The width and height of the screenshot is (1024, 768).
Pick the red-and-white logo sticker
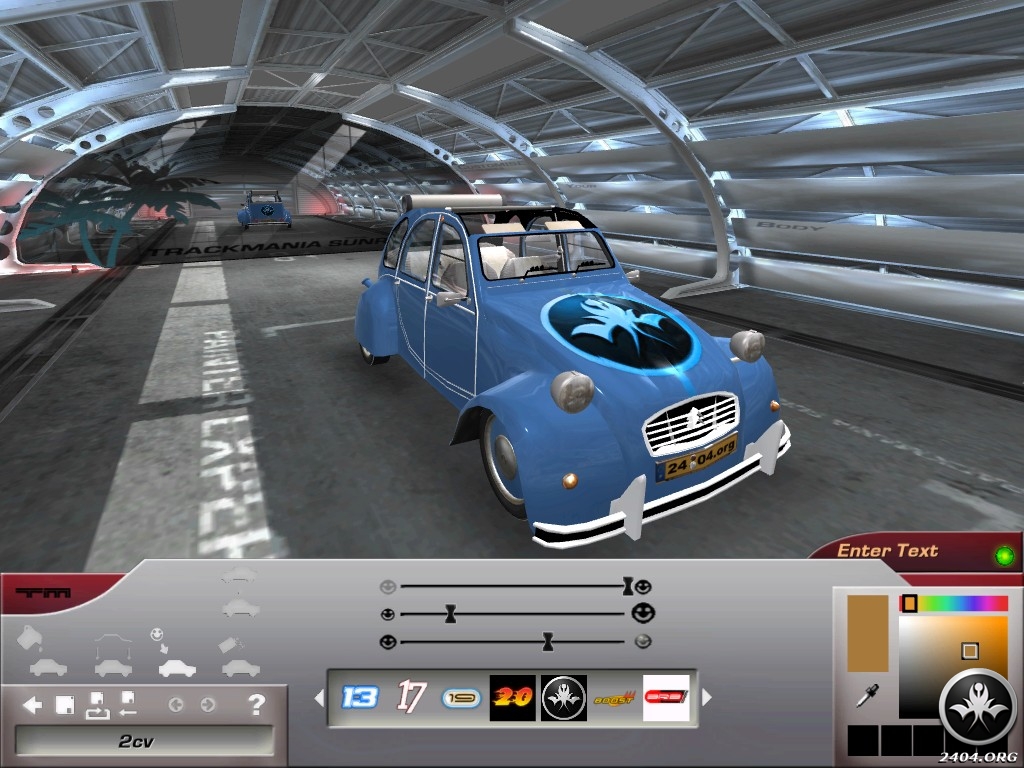tap(666, 697)
